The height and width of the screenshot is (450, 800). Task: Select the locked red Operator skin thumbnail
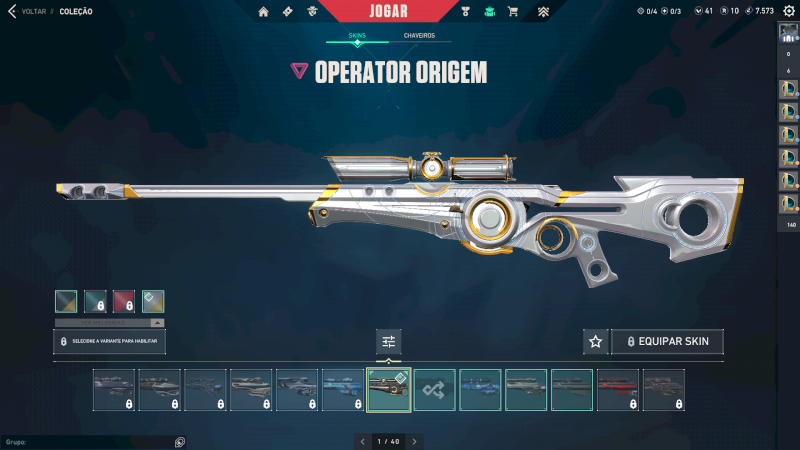point(618,390)
